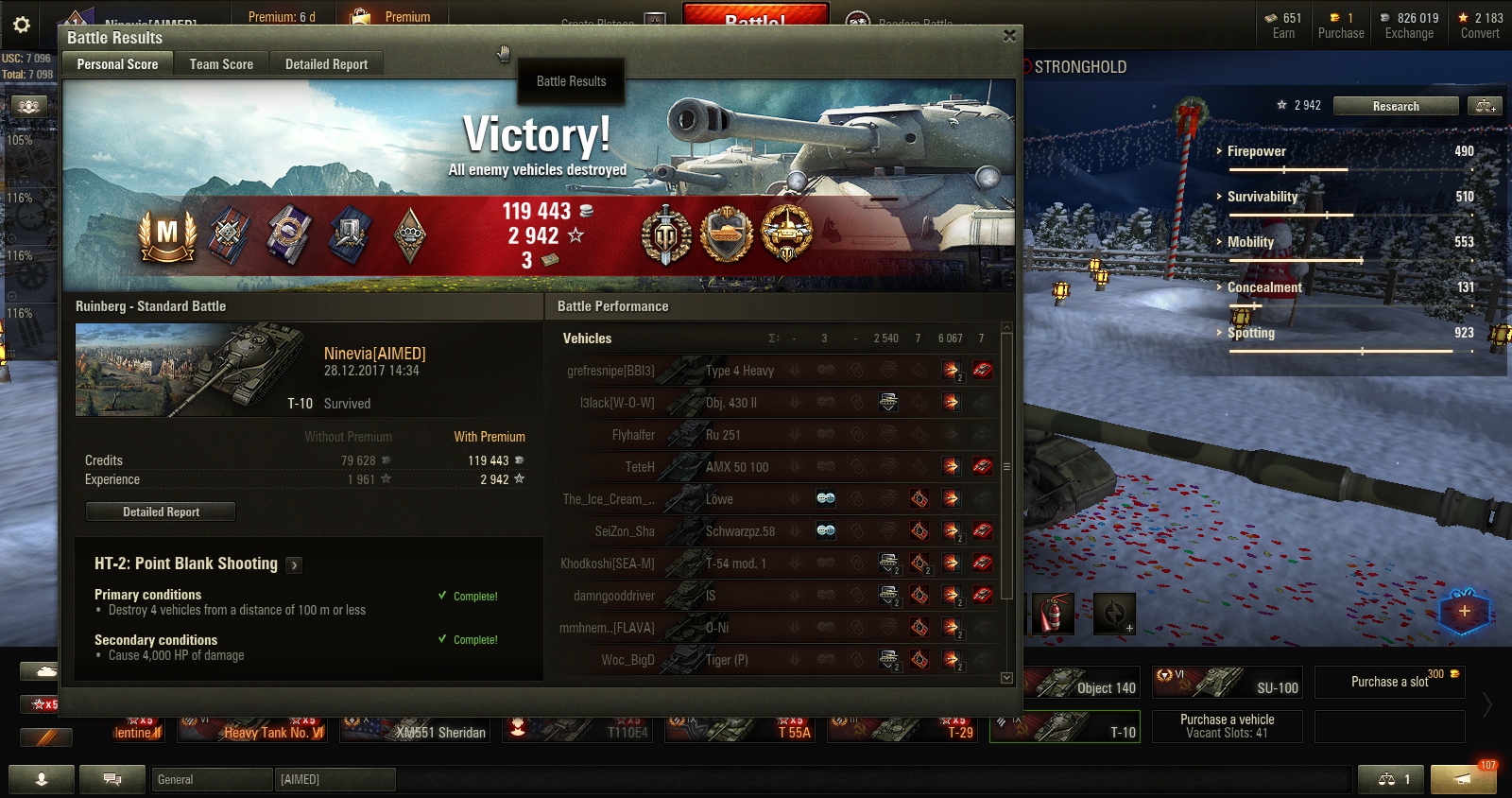Viewport: 1512px width, 798px height.
Task: Open the settings gear in the top-left corner
Action: coord(21,25)
